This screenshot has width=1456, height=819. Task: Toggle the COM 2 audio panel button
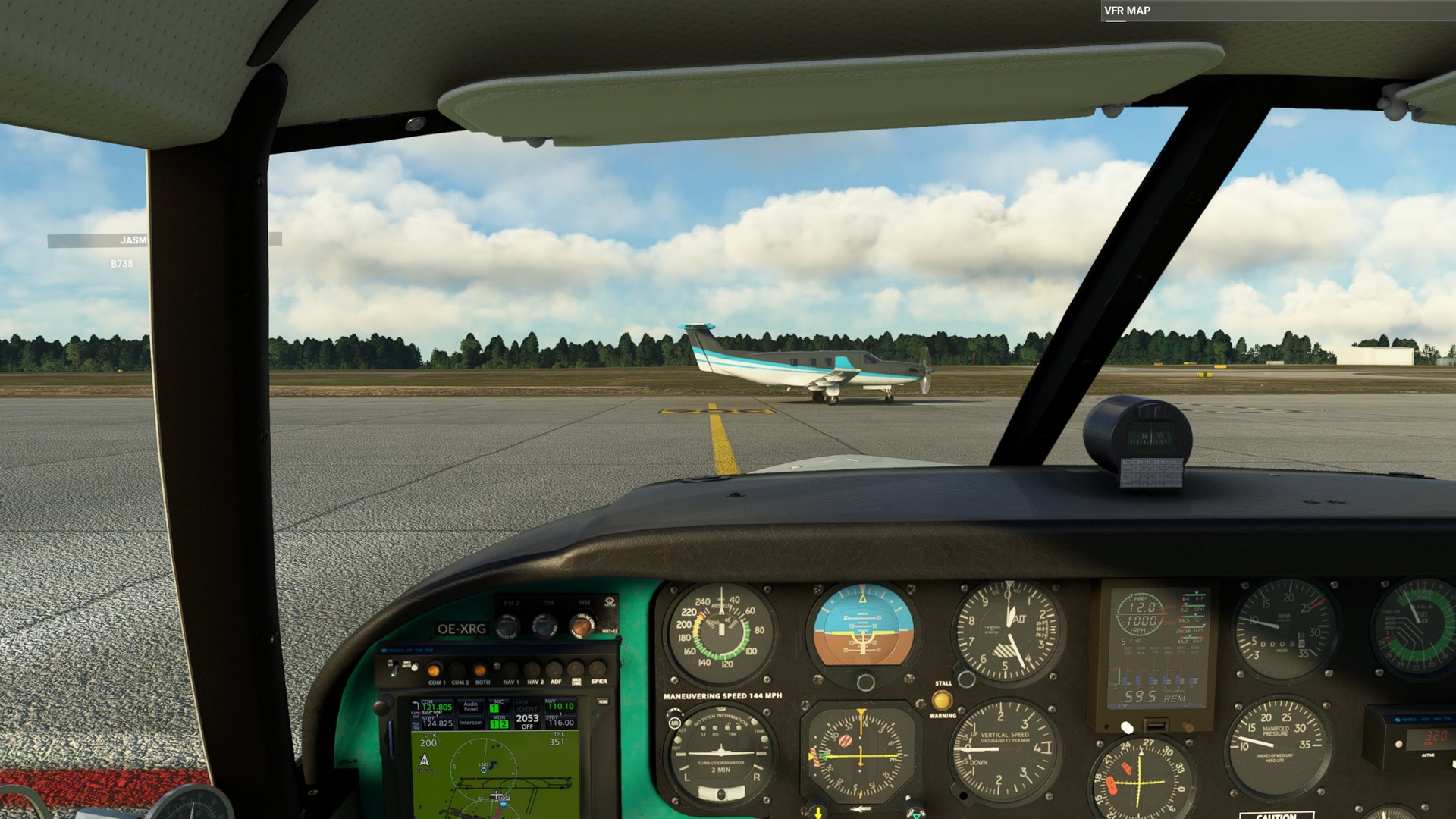[x=459, y=671]
